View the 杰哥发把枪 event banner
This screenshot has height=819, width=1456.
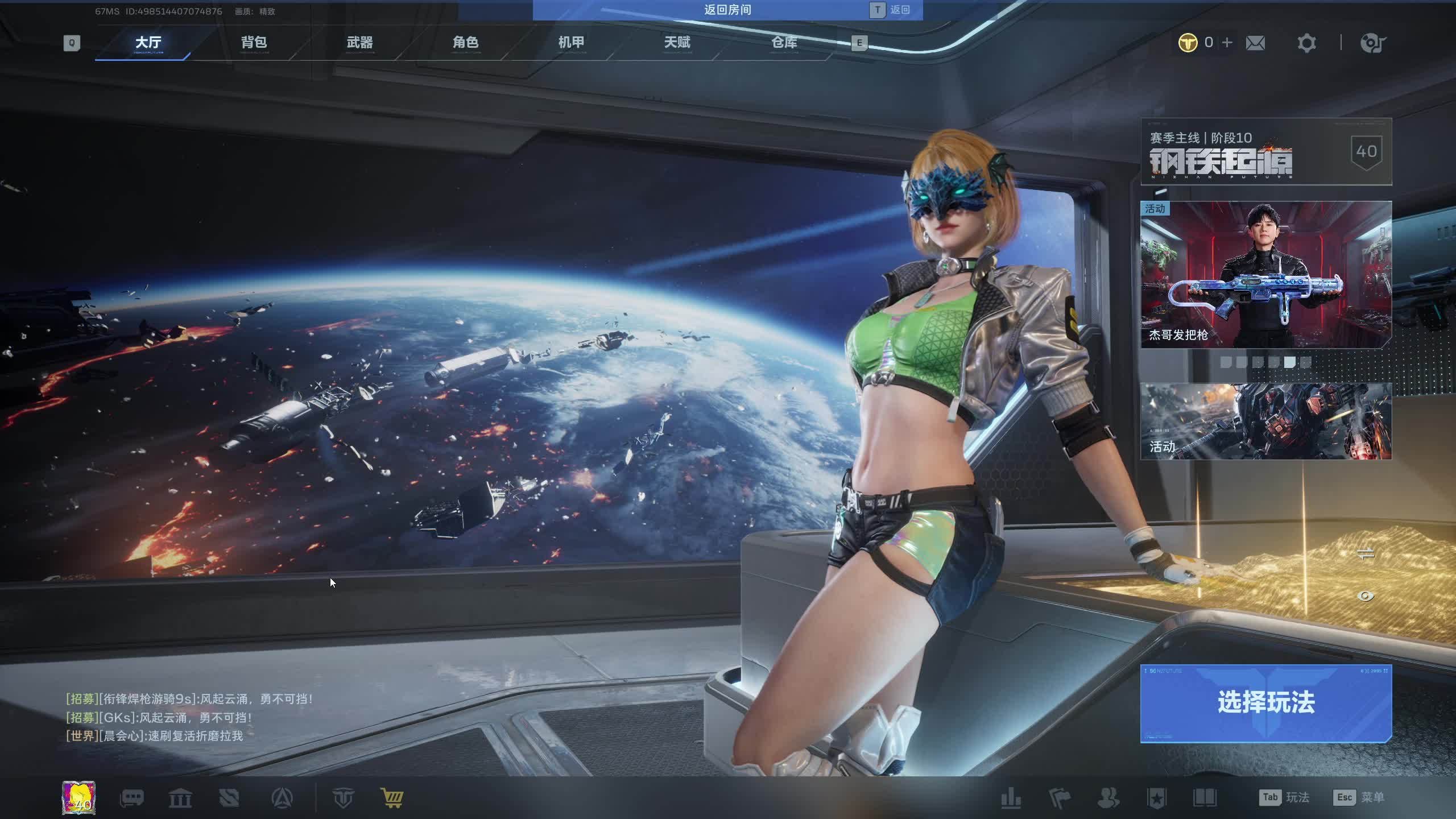tap(1266, 275)
